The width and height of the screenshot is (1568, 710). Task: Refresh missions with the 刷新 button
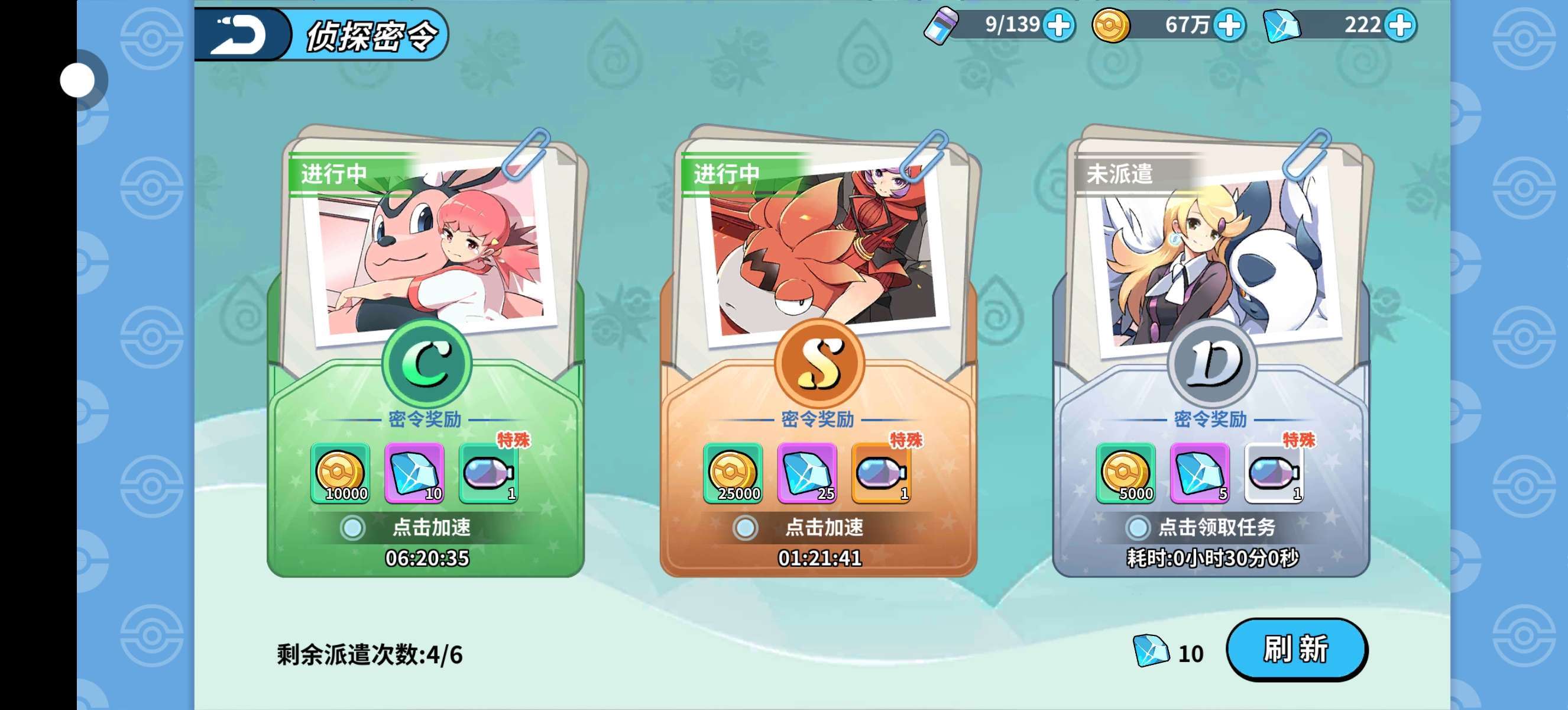pyautogui.click(x=1297, y=649)
